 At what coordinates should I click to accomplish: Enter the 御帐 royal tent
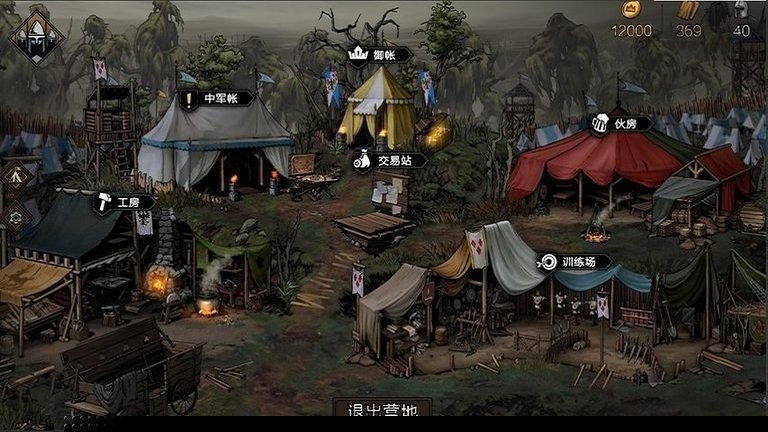pyautogui.click(x=378, y=54)
